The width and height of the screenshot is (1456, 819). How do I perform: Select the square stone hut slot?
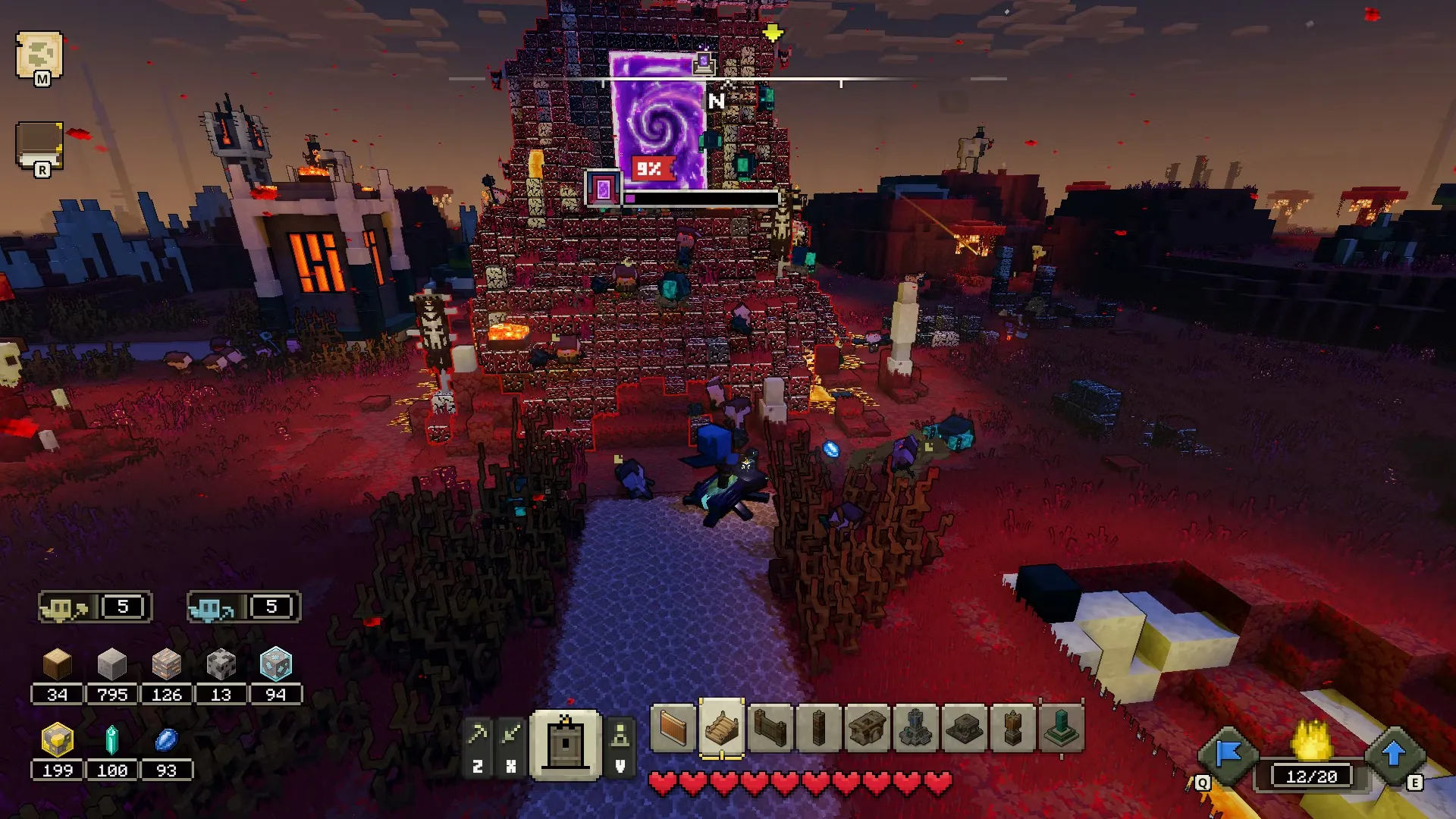(x=868, y=729)
